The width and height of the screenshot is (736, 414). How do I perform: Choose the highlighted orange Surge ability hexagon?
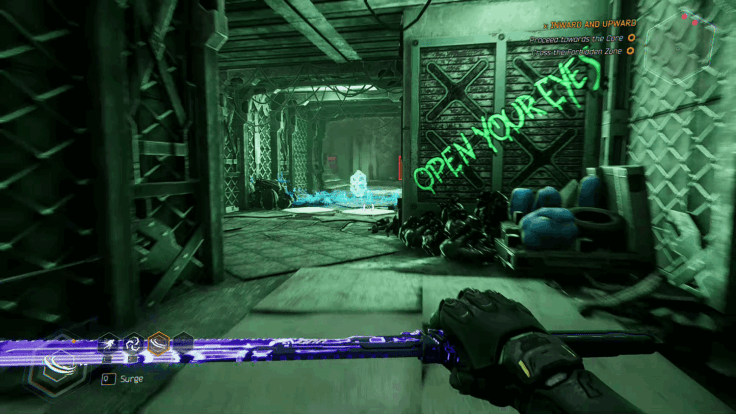(158, 346)
